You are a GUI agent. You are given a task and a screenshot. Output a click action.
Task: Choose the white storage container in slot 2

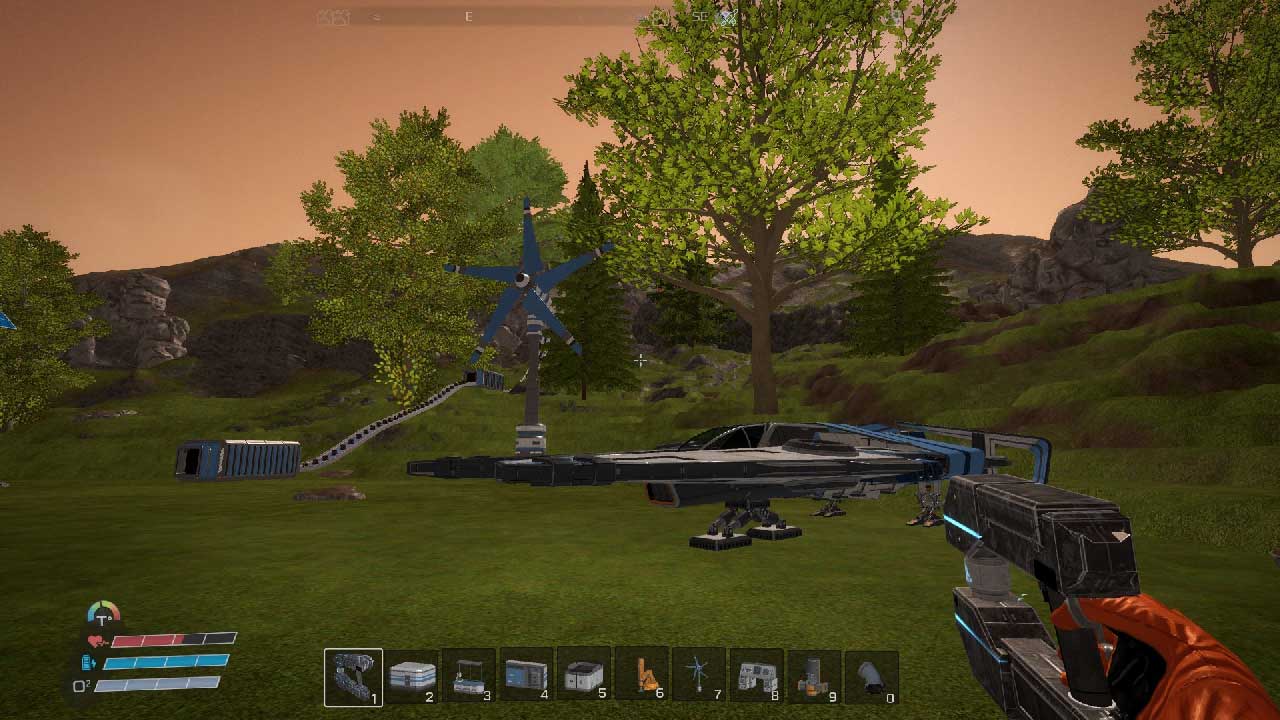411,677
